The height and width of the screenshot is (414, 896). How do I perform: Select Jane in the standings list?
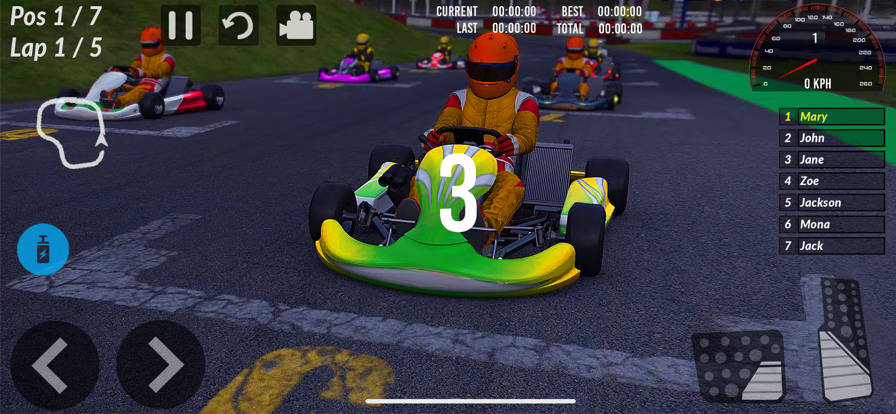(832, 160)
